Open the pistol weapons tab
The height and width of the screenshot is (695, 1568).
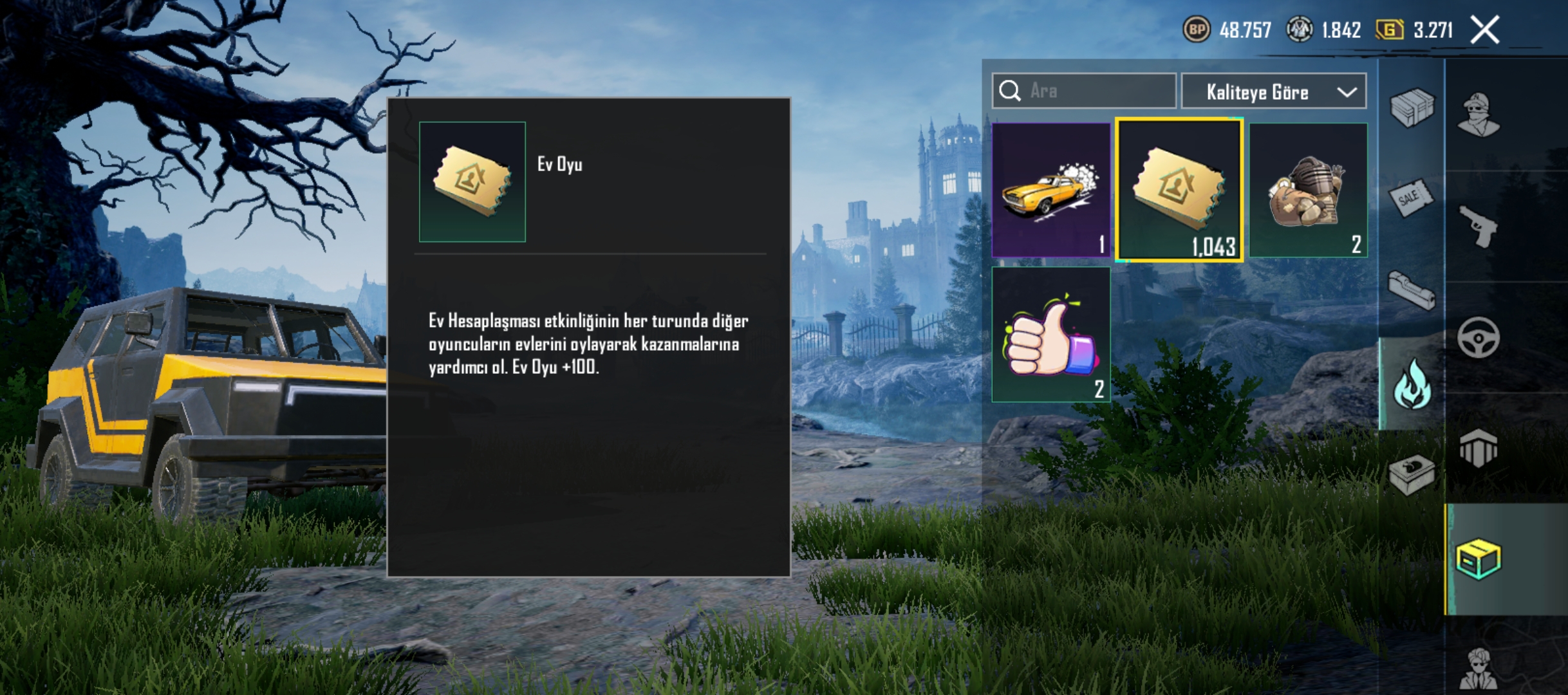click(1479, 226)
